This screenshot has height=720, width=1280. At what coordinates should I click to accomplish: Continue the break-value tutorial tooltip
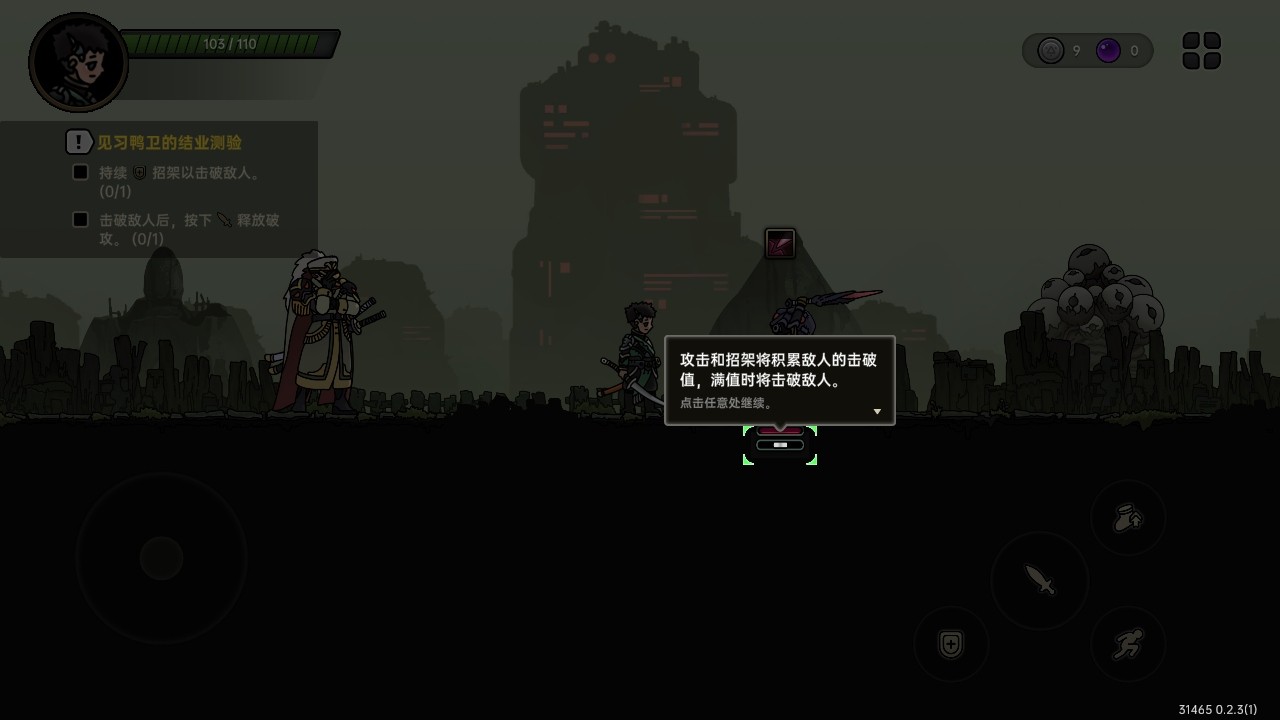point(779,380)
